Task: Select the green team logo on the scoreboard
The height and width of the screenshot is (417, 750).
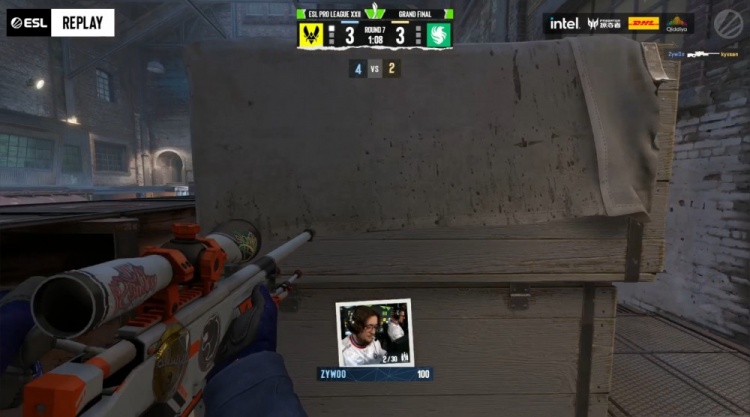Action: pyautogui.click(x=439, y=35)
